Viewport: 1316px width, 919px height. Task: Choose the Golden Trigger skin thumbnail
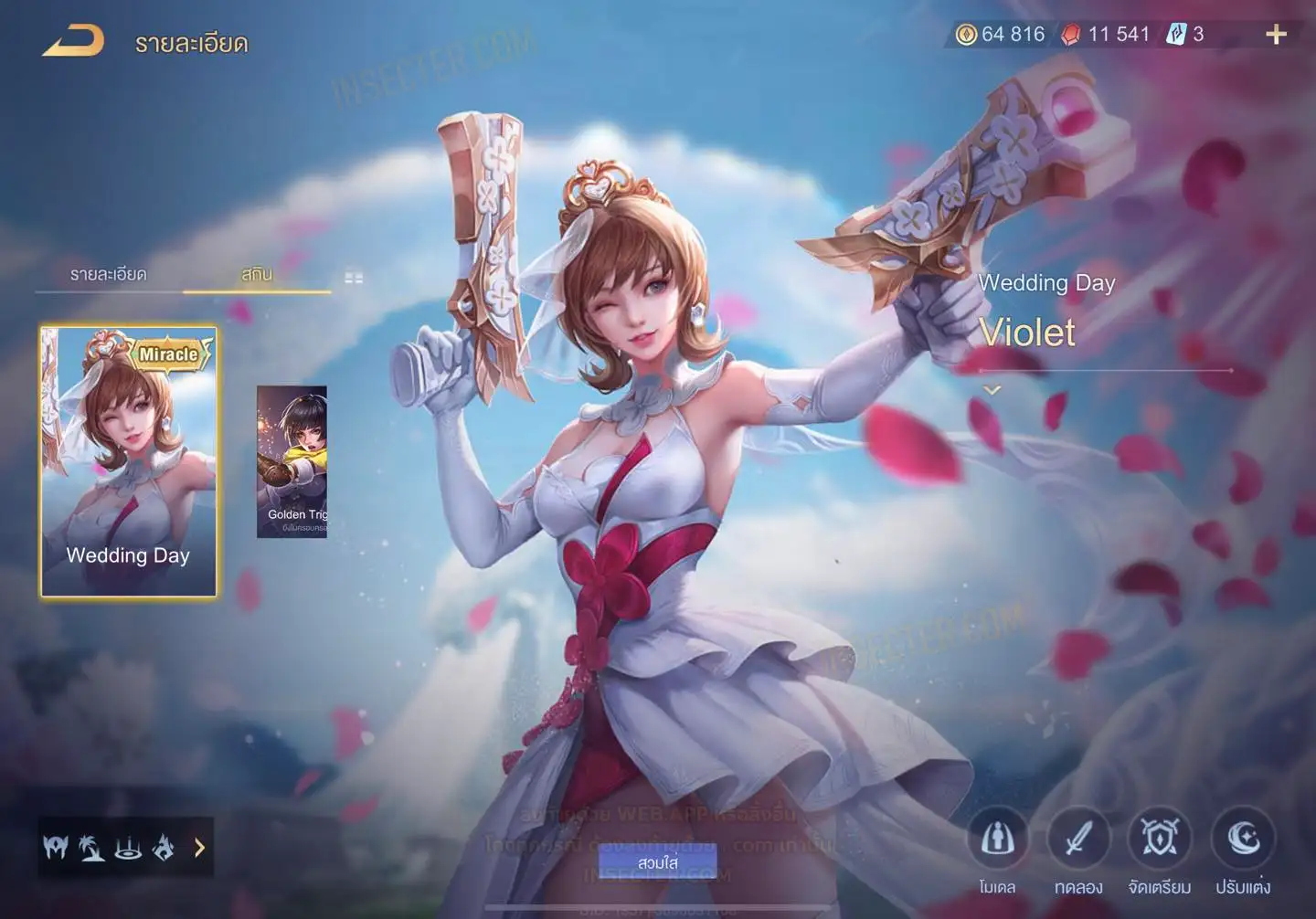(x=292, y=461)
